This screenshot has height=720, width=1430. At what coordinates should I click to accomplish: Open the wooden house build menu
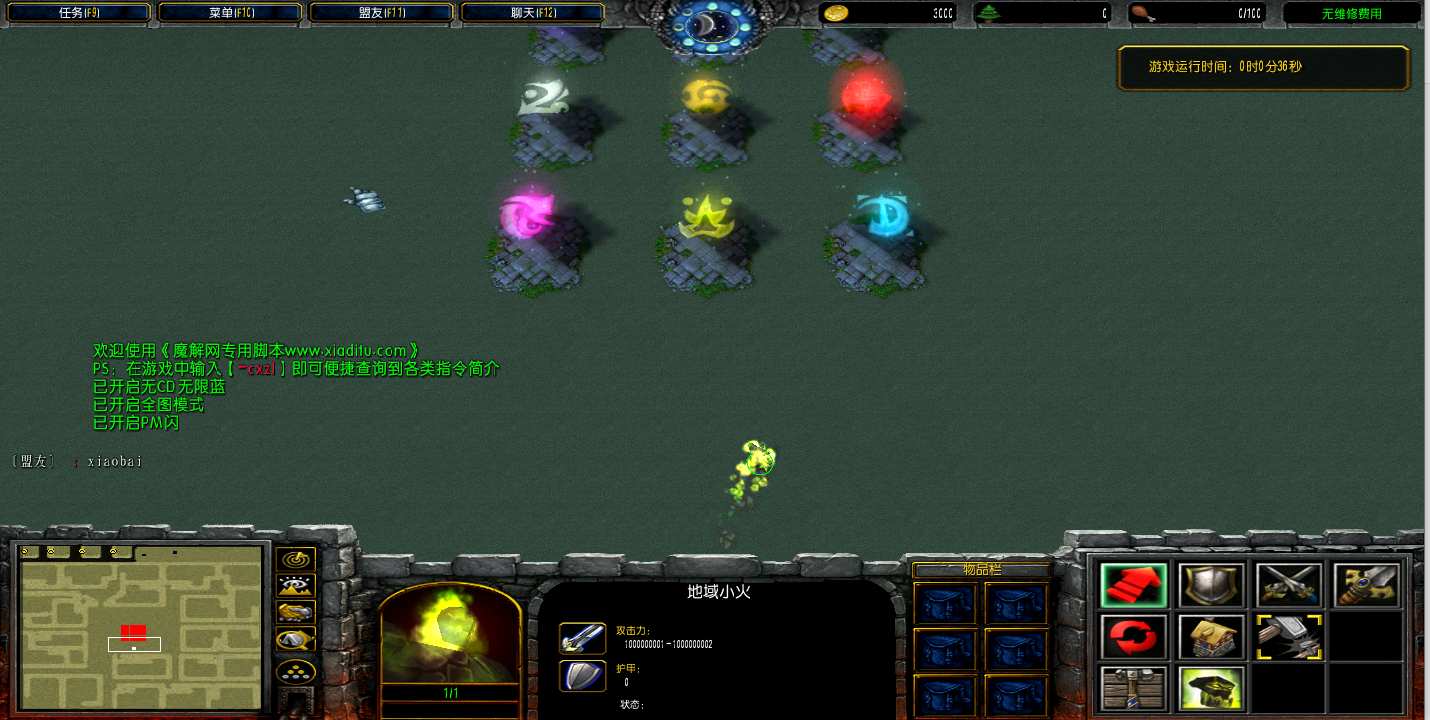point(1211,637)
